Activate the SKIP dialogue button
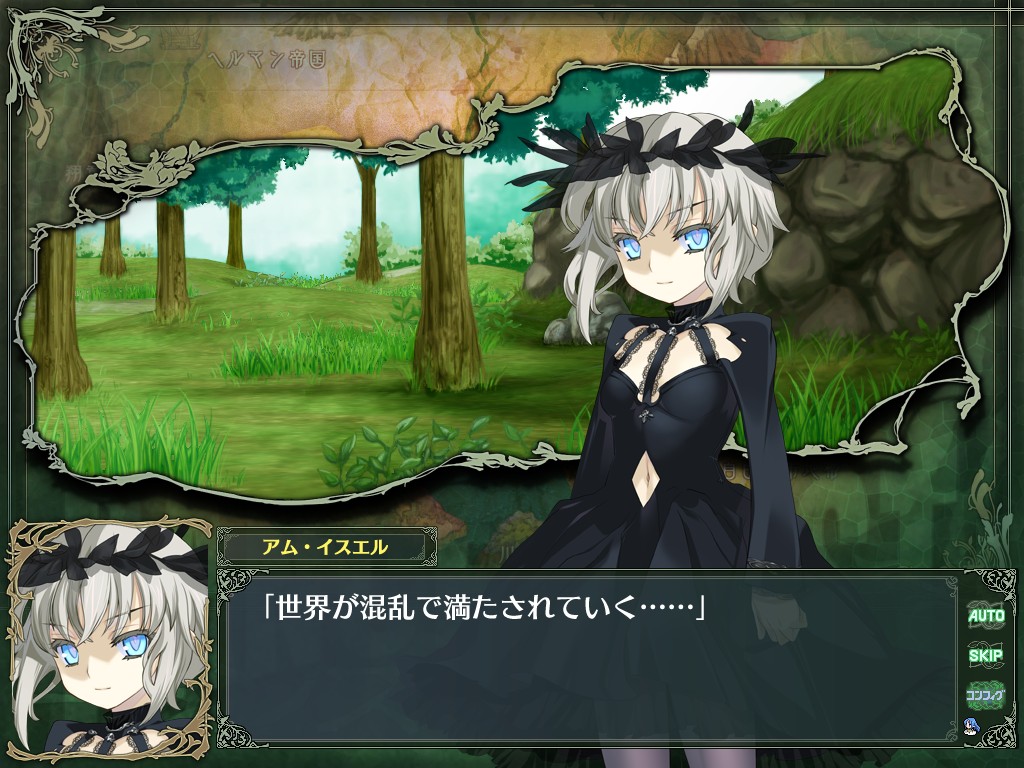1024x768 pixels. tap(985, 656)
